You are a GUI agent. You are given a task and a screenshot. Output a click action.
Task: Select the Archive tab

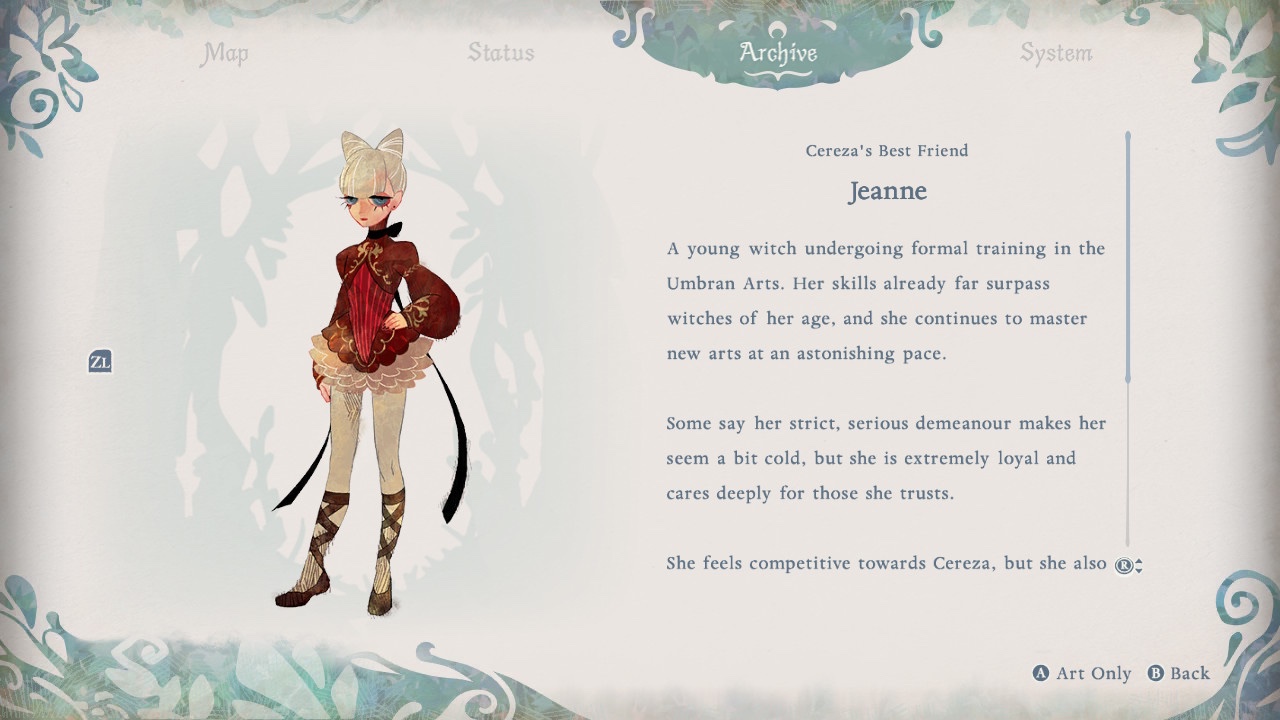[x=778, y=53]
